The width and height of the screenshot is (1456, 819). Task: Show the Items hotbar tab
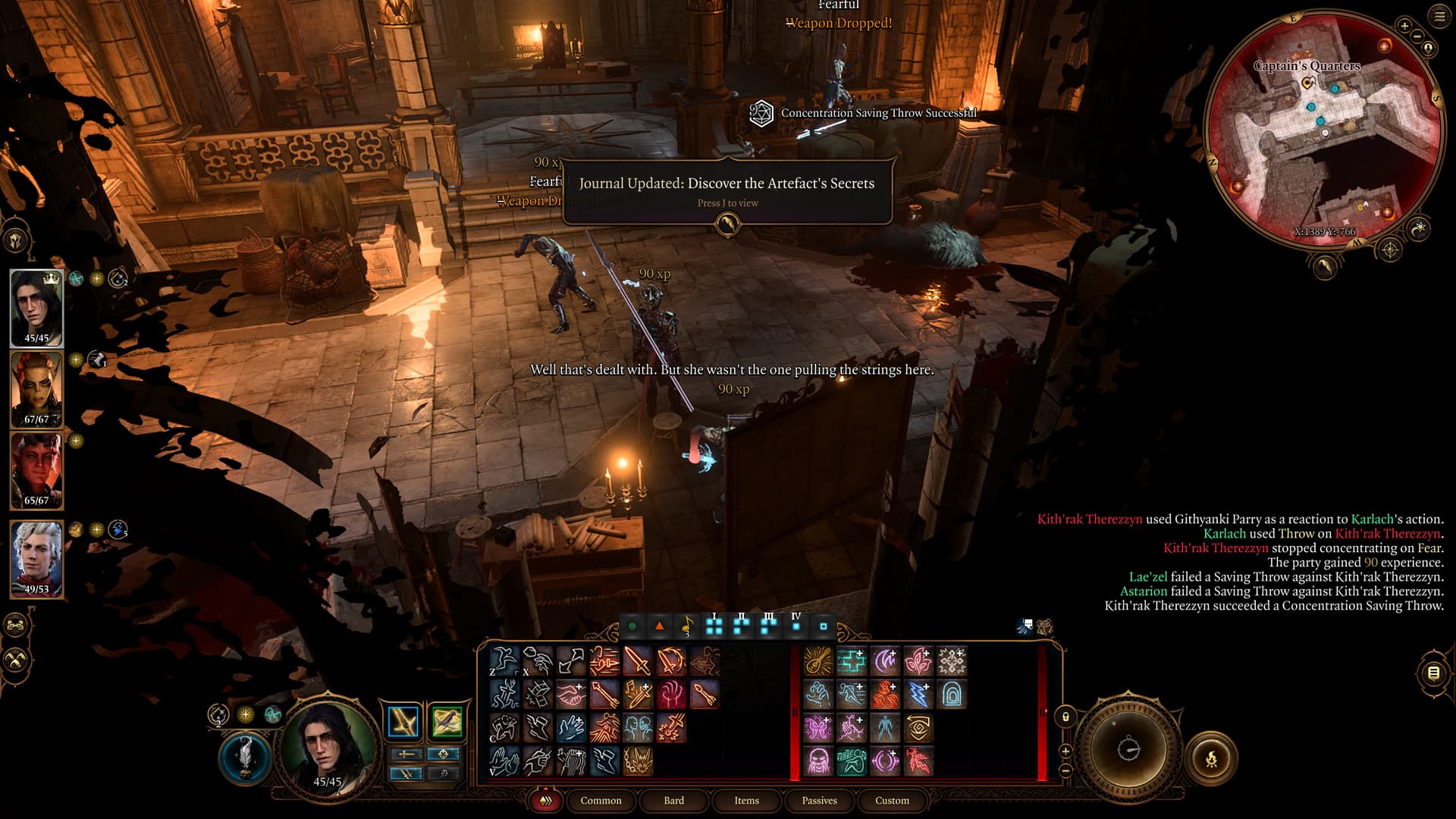[x=746, y=800]
